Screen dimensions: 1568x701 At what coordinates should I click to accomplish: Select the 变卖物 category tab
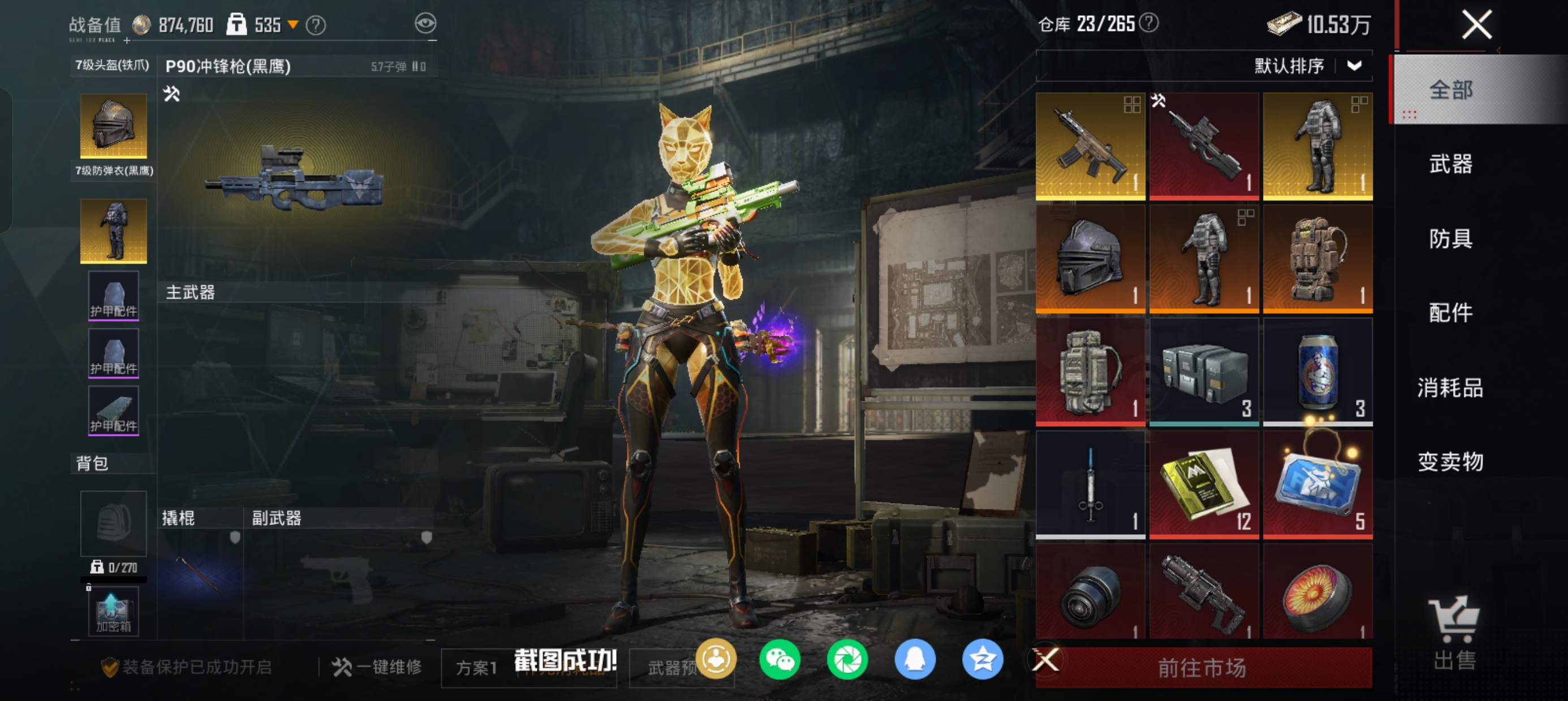tap(1450, 461)
